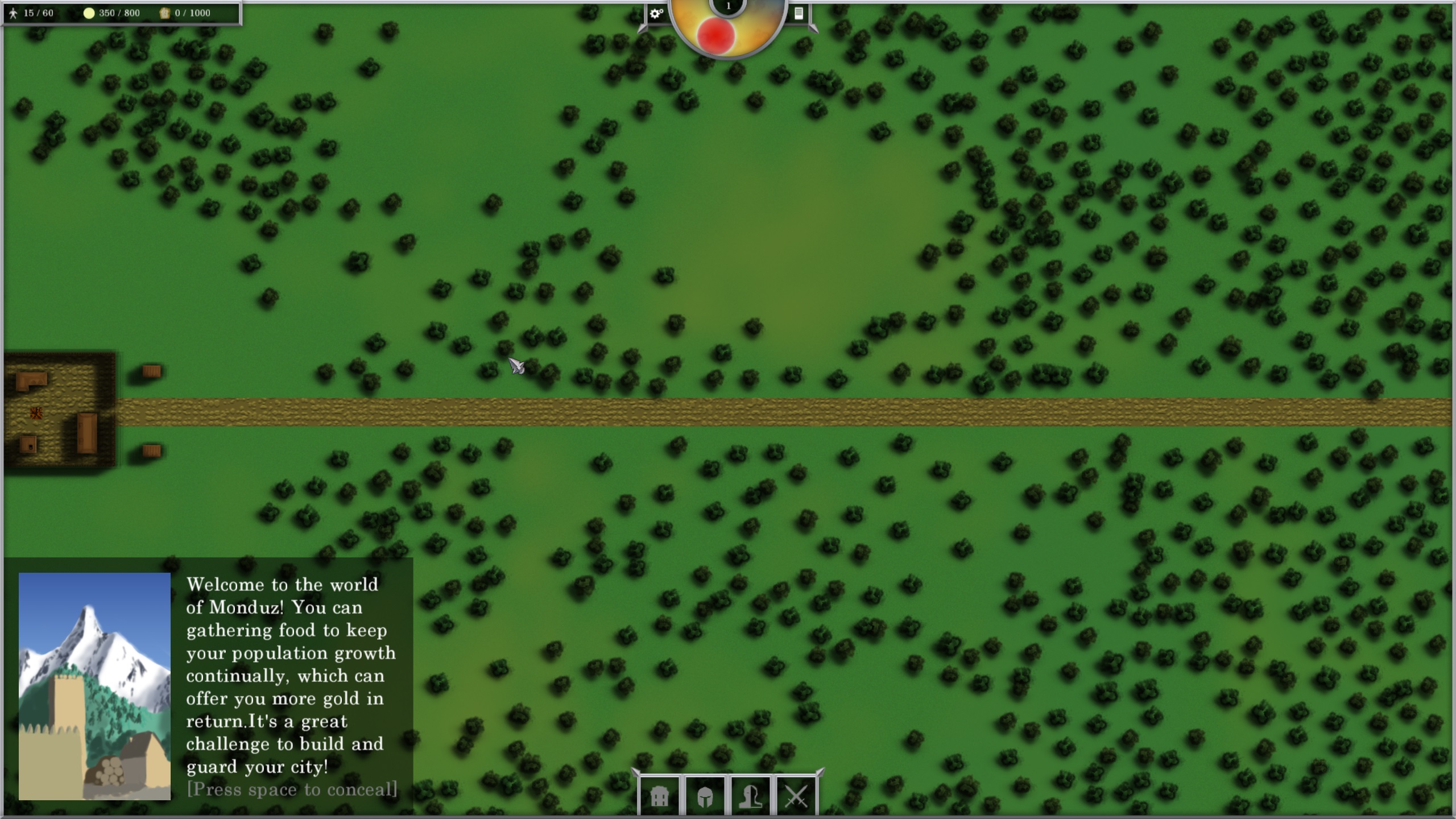Select the building construction button

pos(659,797)
